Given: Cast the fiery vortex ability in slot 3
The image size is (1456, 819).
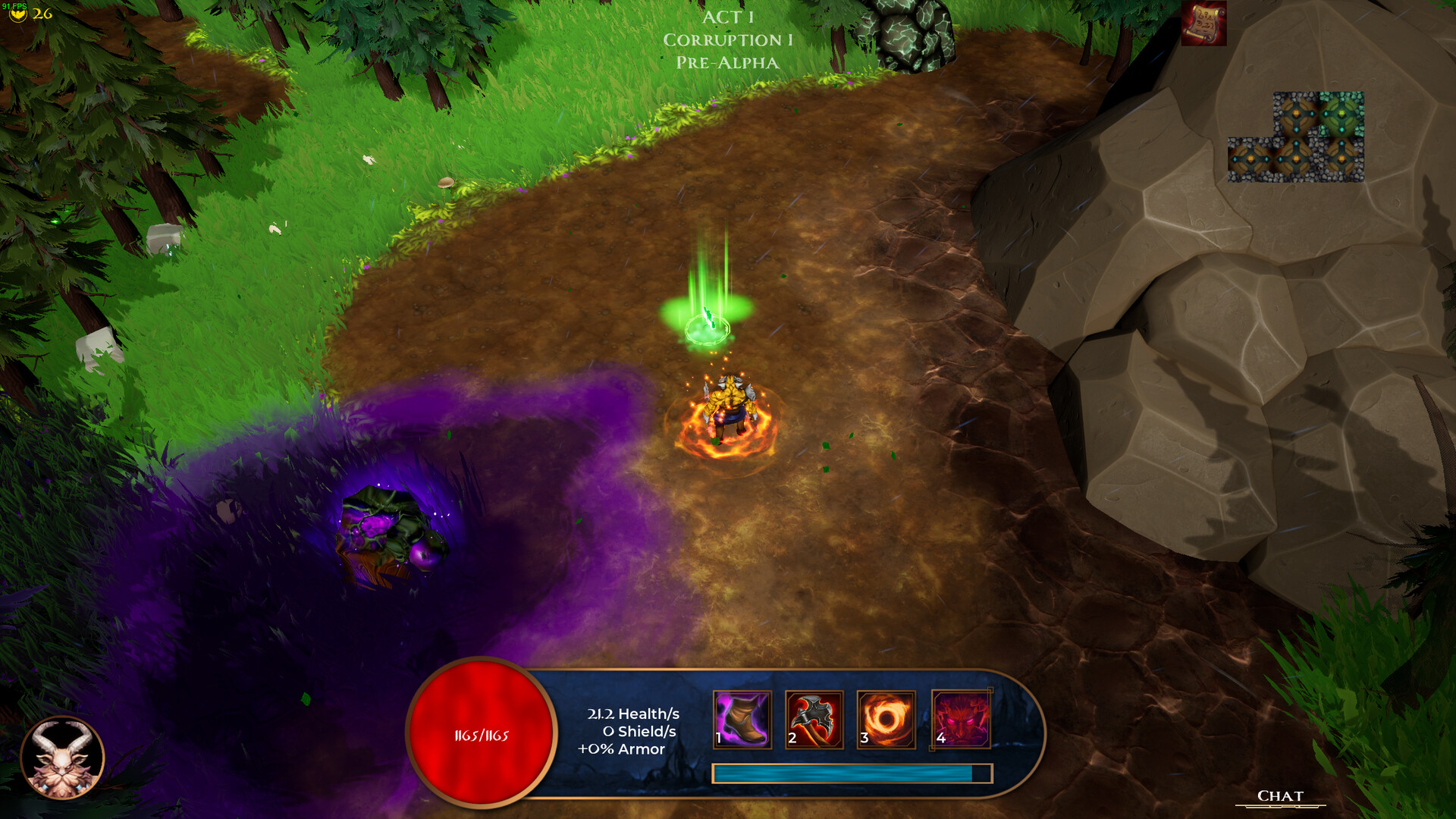Looking at the screenshot, I should (x=887, y=721).
